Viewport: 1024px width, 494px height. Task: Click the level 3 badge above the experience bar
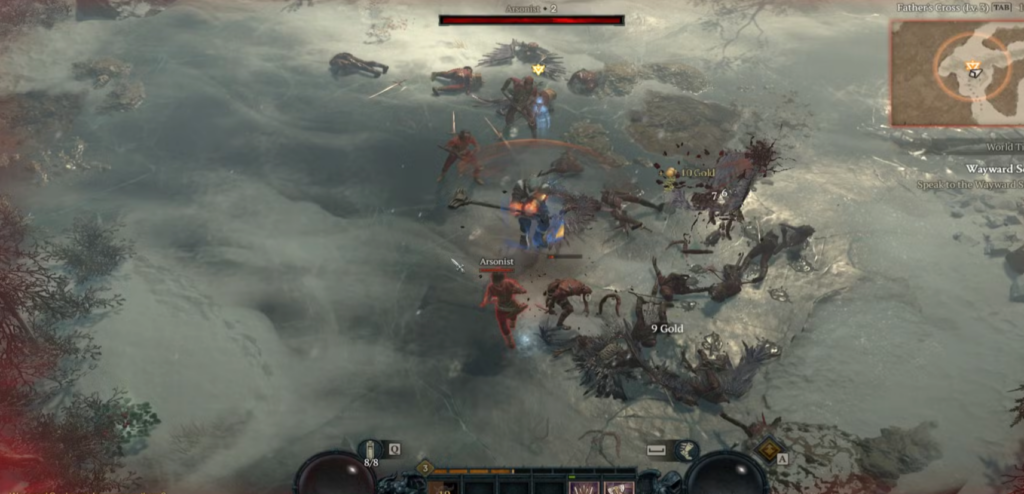click(424, 467)
